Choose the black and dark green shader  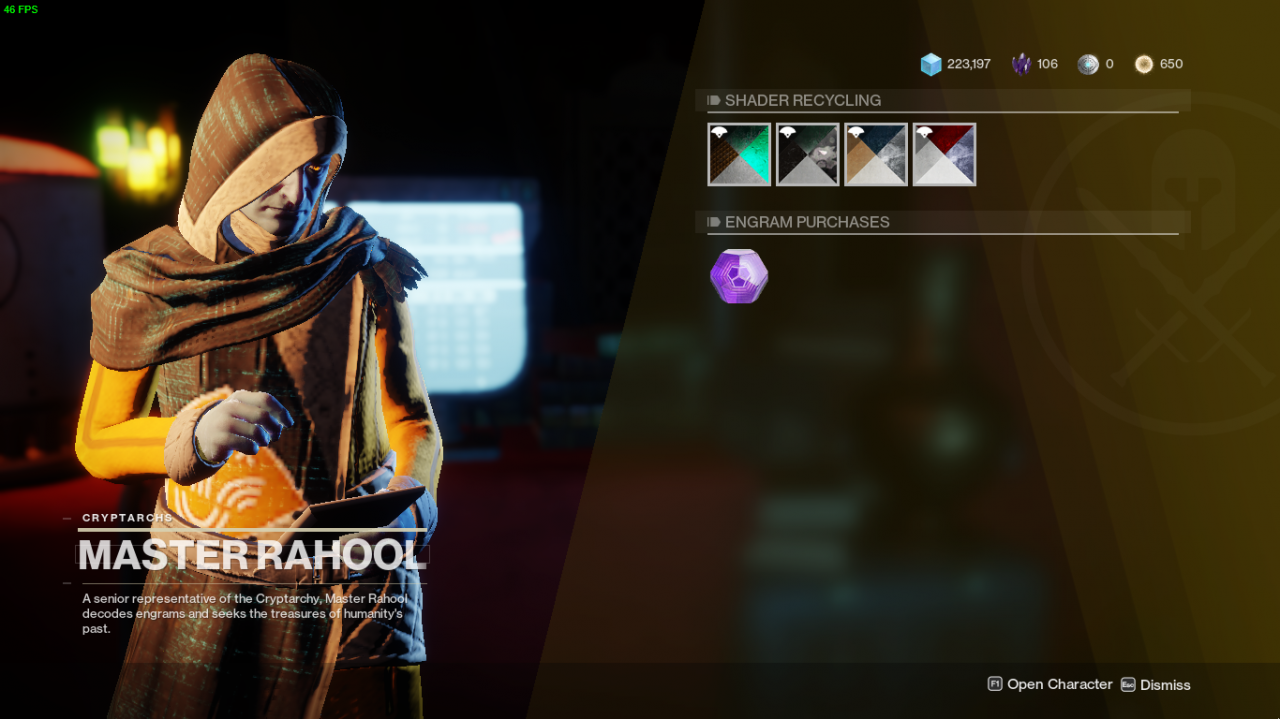click(x=808, y=154)
